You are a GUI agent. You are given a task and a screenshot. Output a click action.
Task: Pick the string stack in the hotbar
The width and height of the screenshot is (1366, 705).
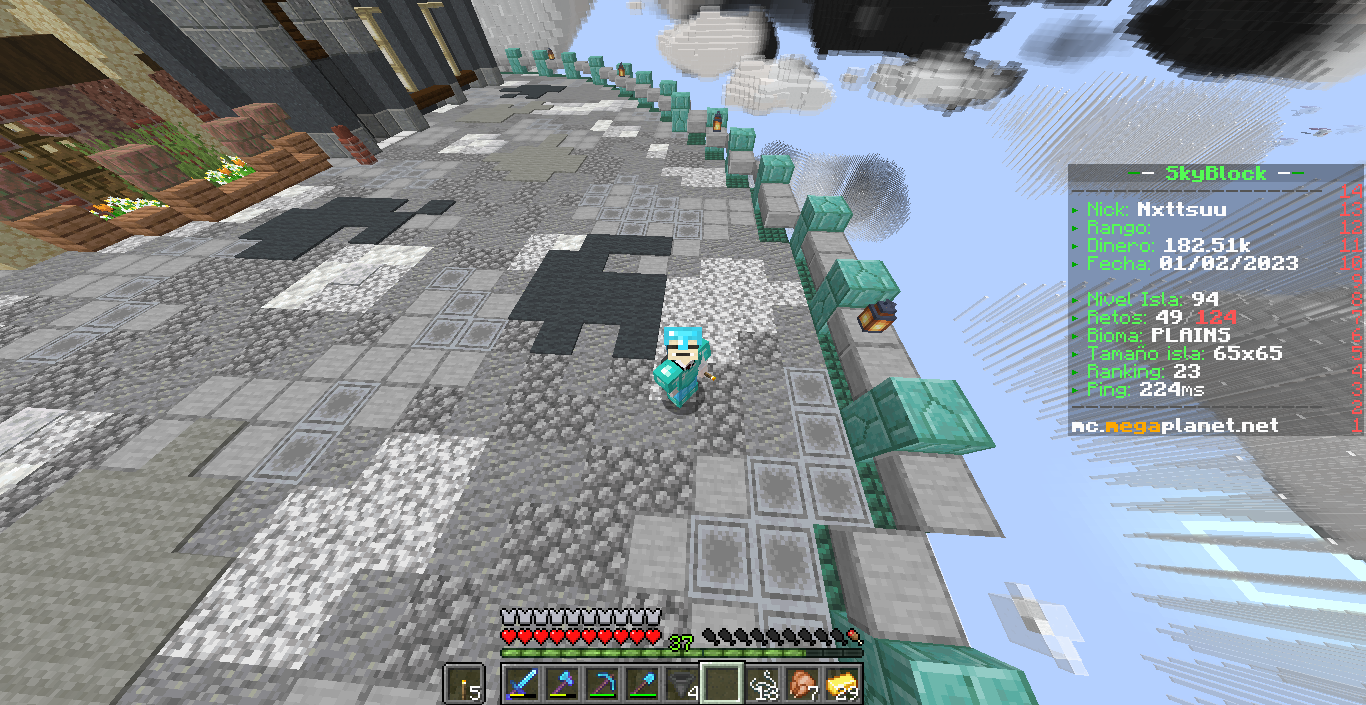click(761, 684)
